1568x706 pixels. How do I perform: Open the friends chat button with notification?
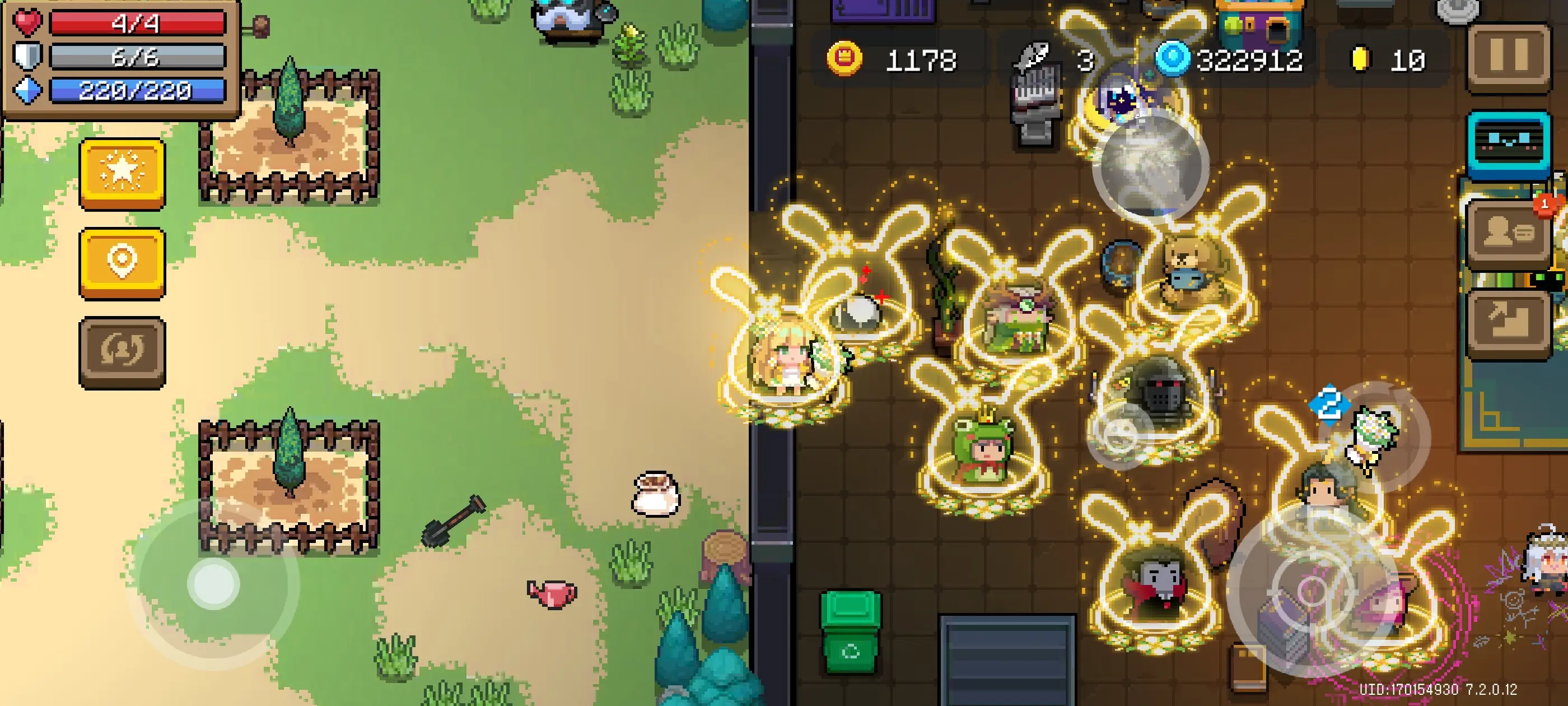[x=1508, y=233]
